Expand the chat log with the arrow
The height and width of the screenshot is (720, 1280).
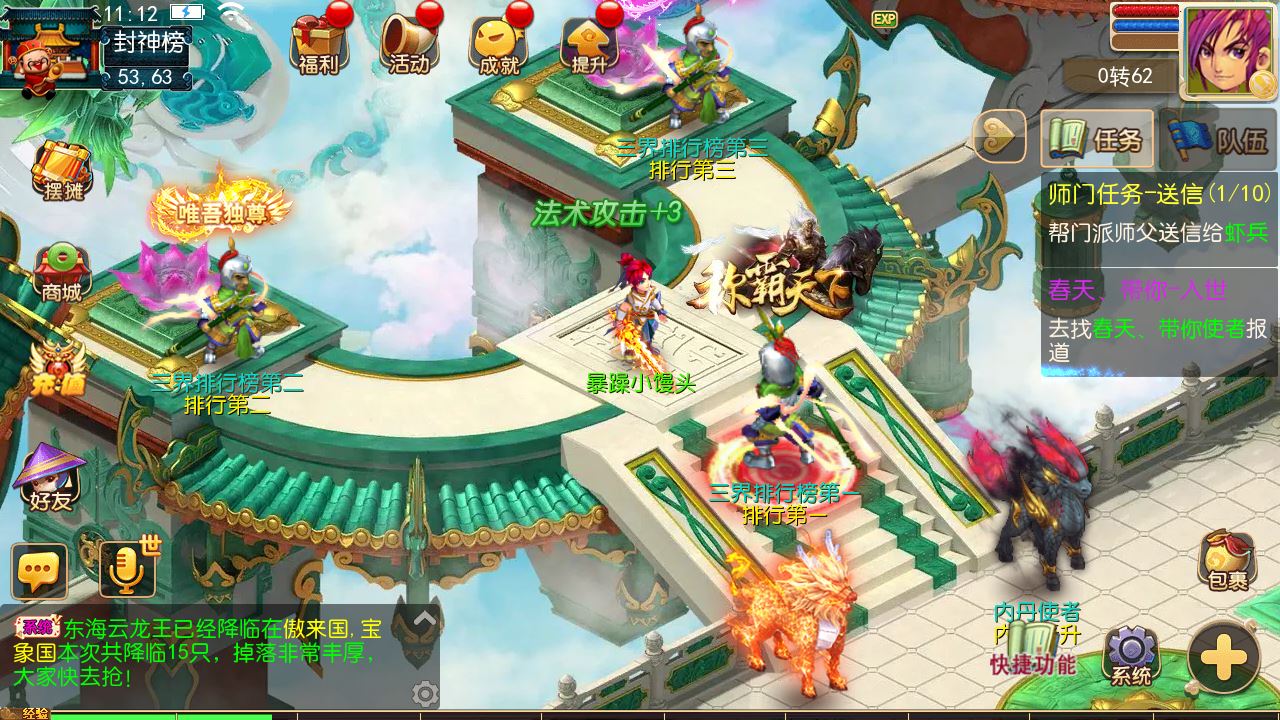[x=425, y=619]
